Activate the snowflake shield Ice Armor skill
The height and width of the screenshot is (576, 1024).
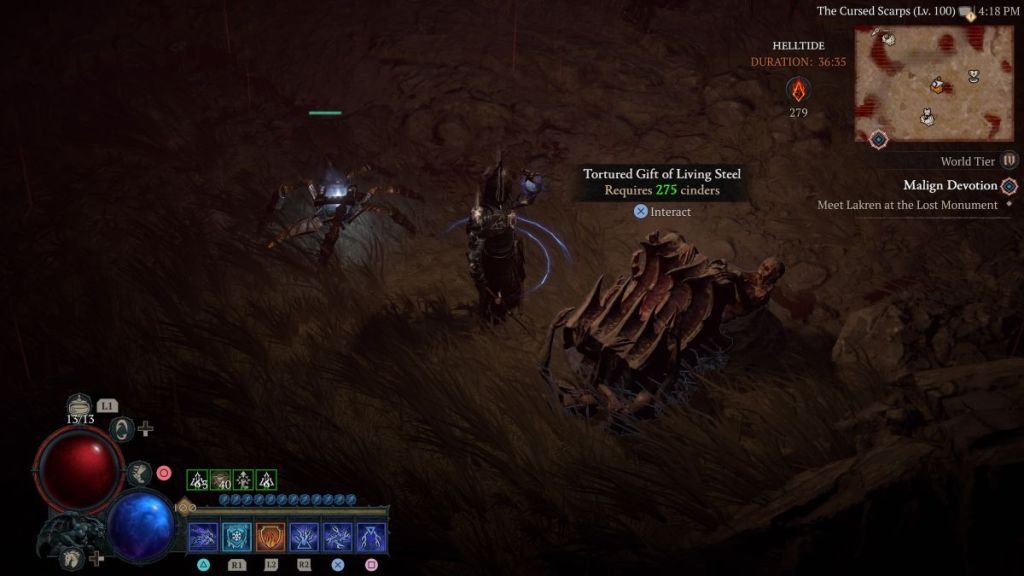(237, 537)
